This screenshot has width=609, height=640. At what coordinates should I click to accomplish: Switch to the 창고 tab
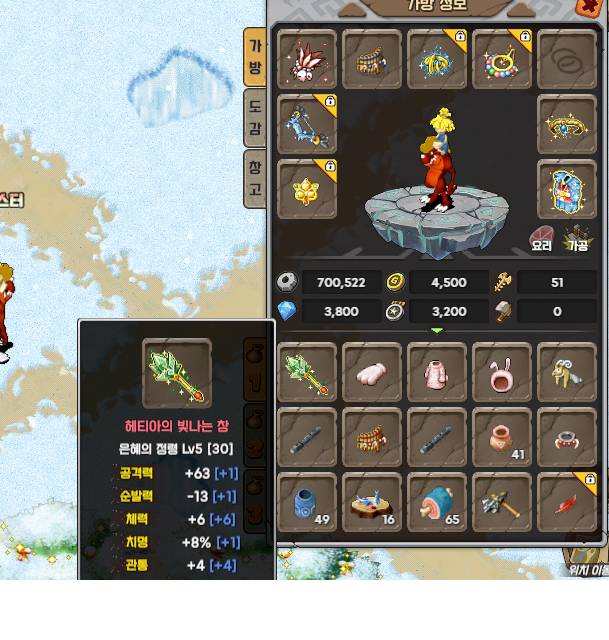[255, 179]
